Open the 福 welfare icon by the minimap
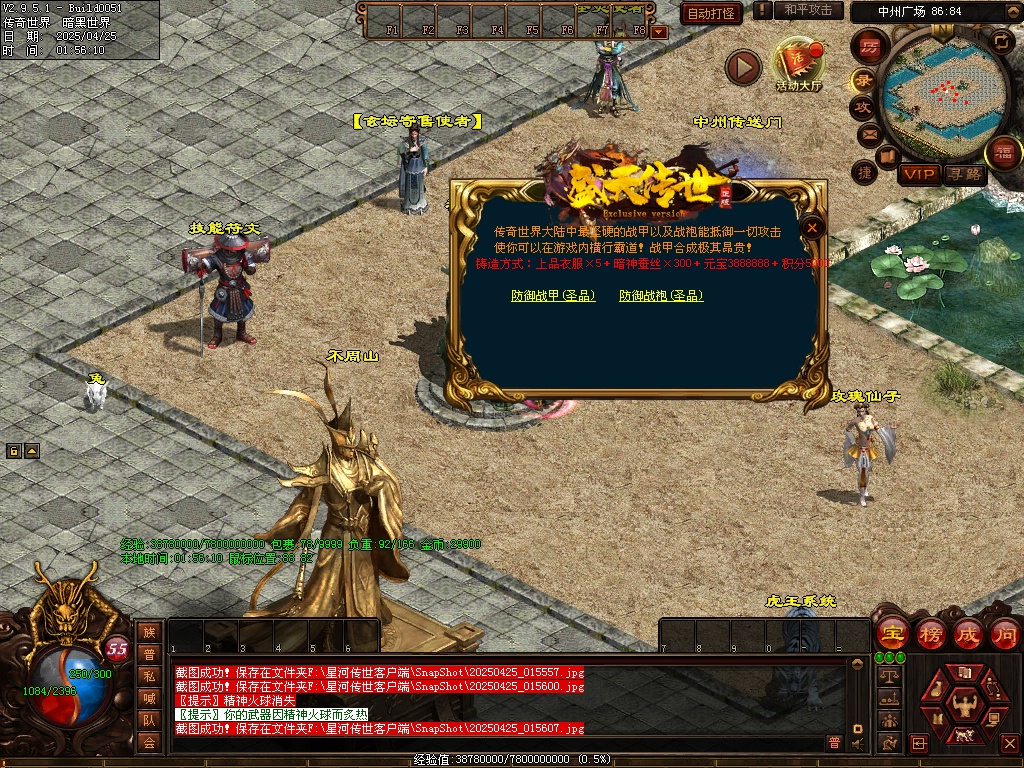This screenshot has width=1024, height=768. click(1001, 154)
